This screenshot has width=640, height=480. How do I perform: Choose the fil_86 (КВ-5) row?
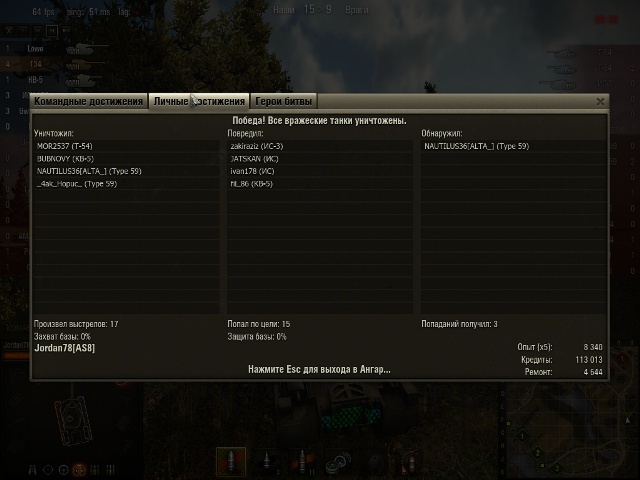251,184
